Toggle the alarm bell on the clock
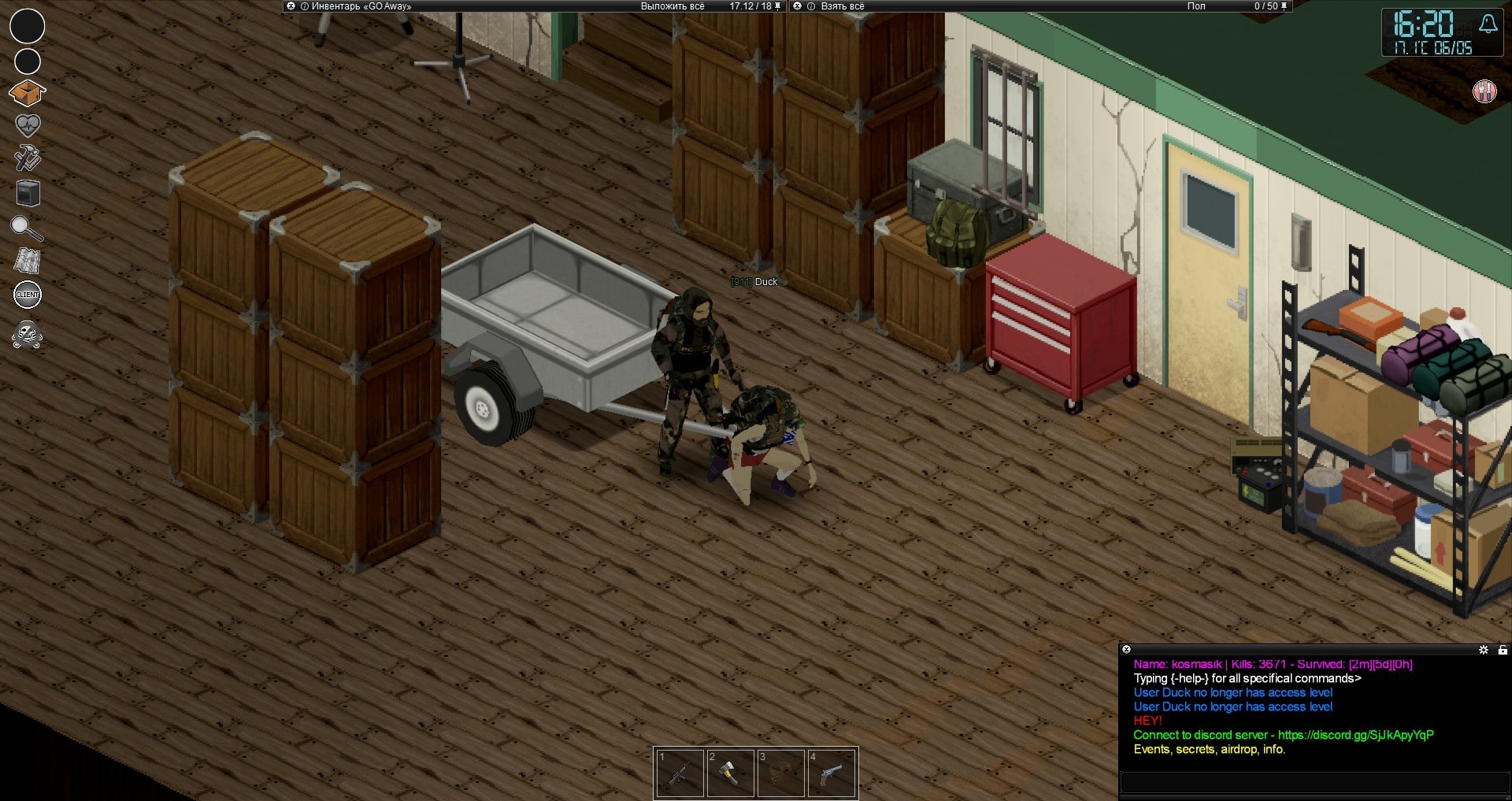 (1488, 24)
